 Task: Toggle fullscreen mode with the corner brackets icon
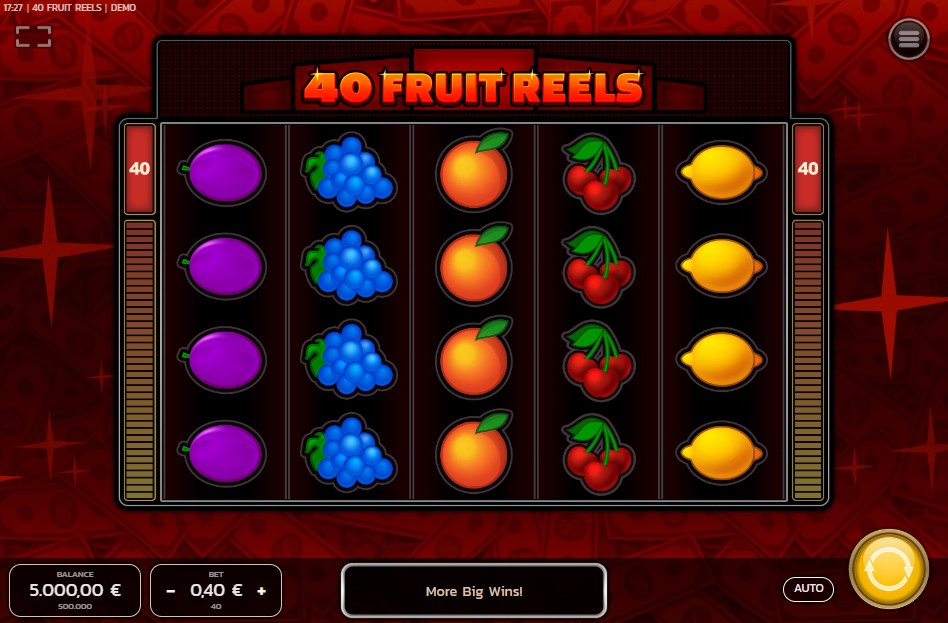click(x=33, y=37)
